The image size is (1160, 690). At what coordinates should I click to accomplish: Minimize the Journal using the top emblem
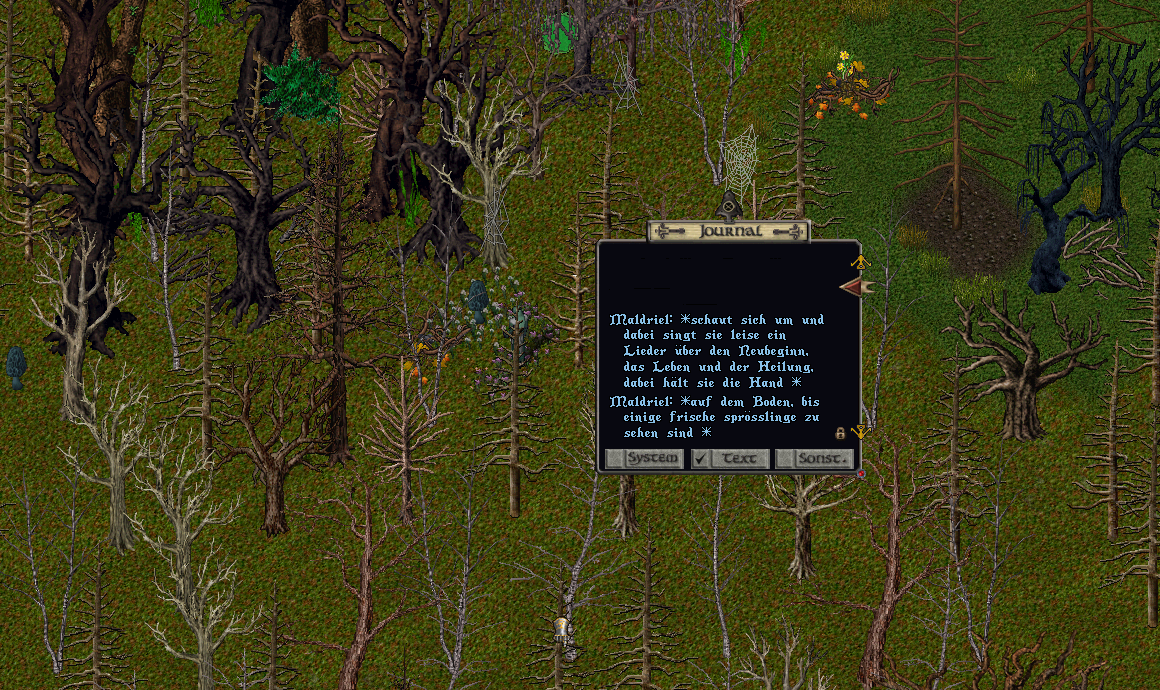(729, 209)
